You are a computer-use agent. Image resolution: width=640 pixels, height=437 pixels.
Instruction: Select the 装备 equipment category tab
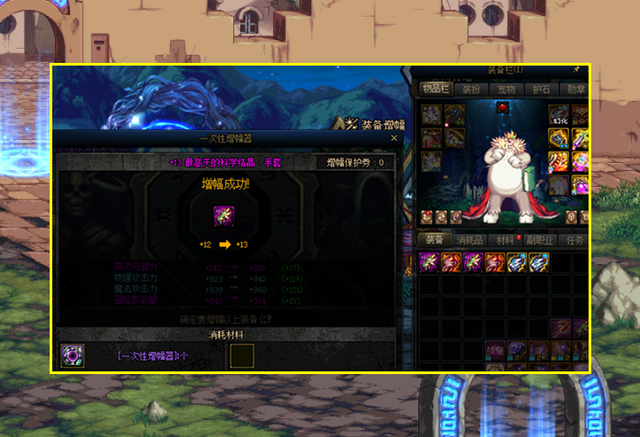[435, 240]
